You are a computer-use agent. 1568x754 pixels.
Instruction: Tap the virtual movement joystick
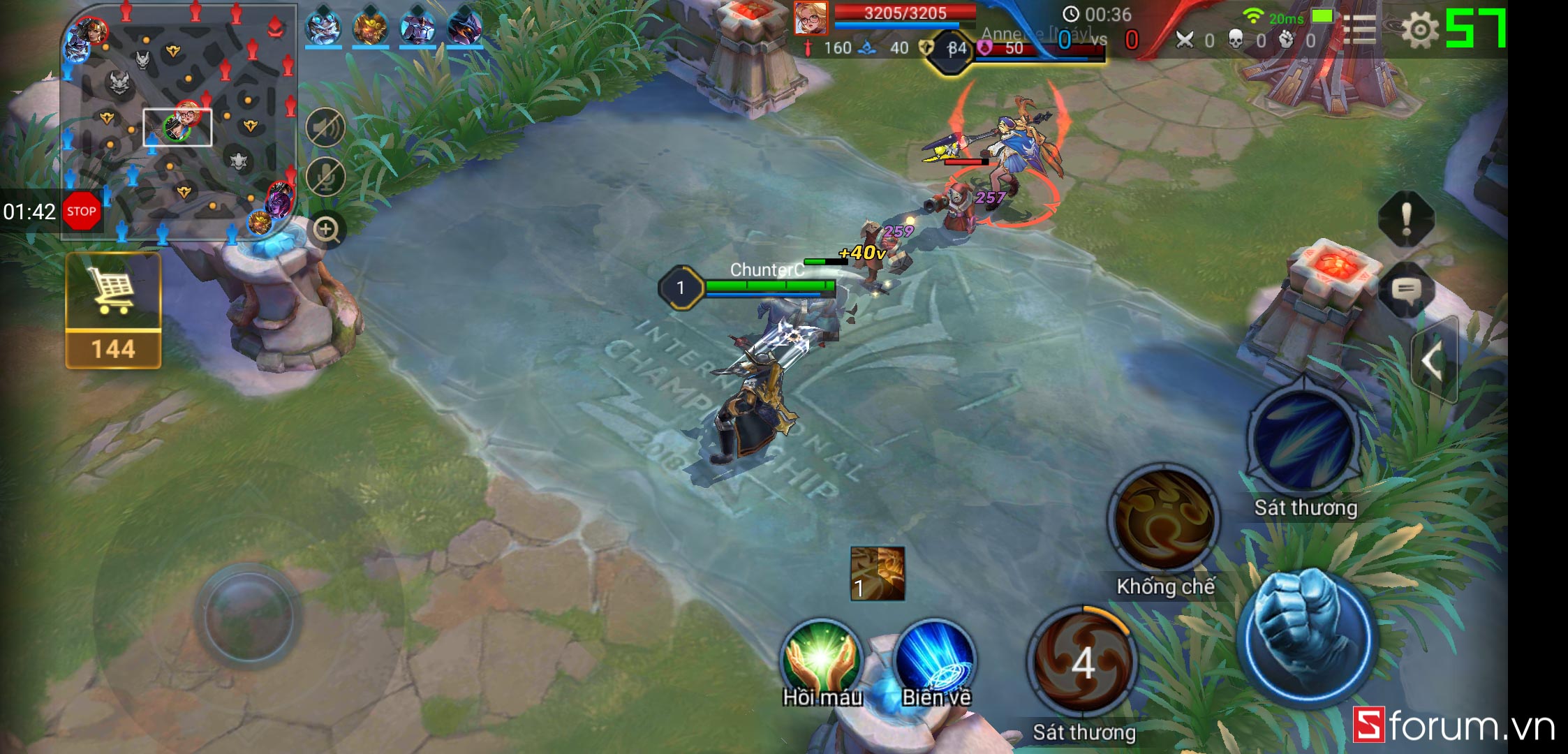pos(248,616)
